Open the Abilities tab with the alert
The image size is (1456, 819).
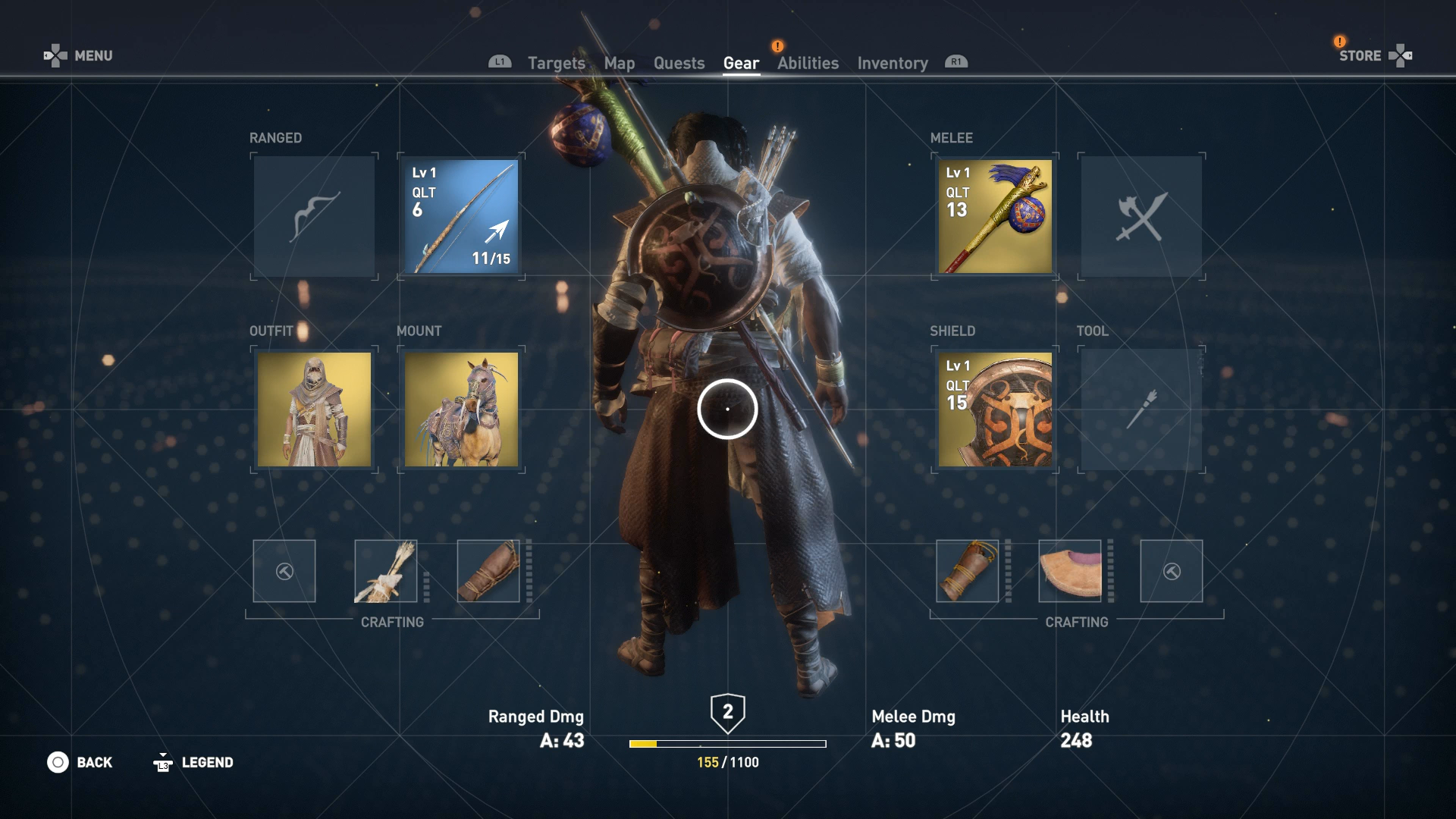click(x=807, y=63)
